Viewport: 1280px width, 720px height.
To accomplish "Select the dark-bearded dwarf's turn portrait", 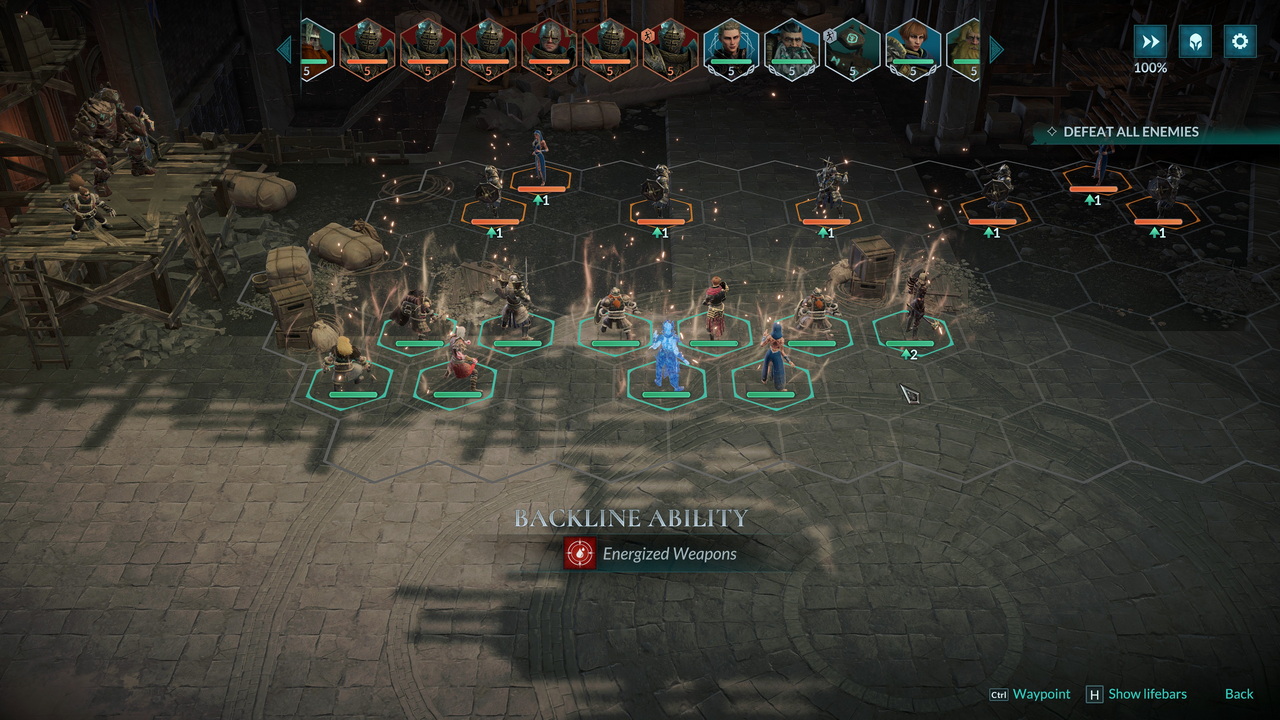I will pos(792,48).
